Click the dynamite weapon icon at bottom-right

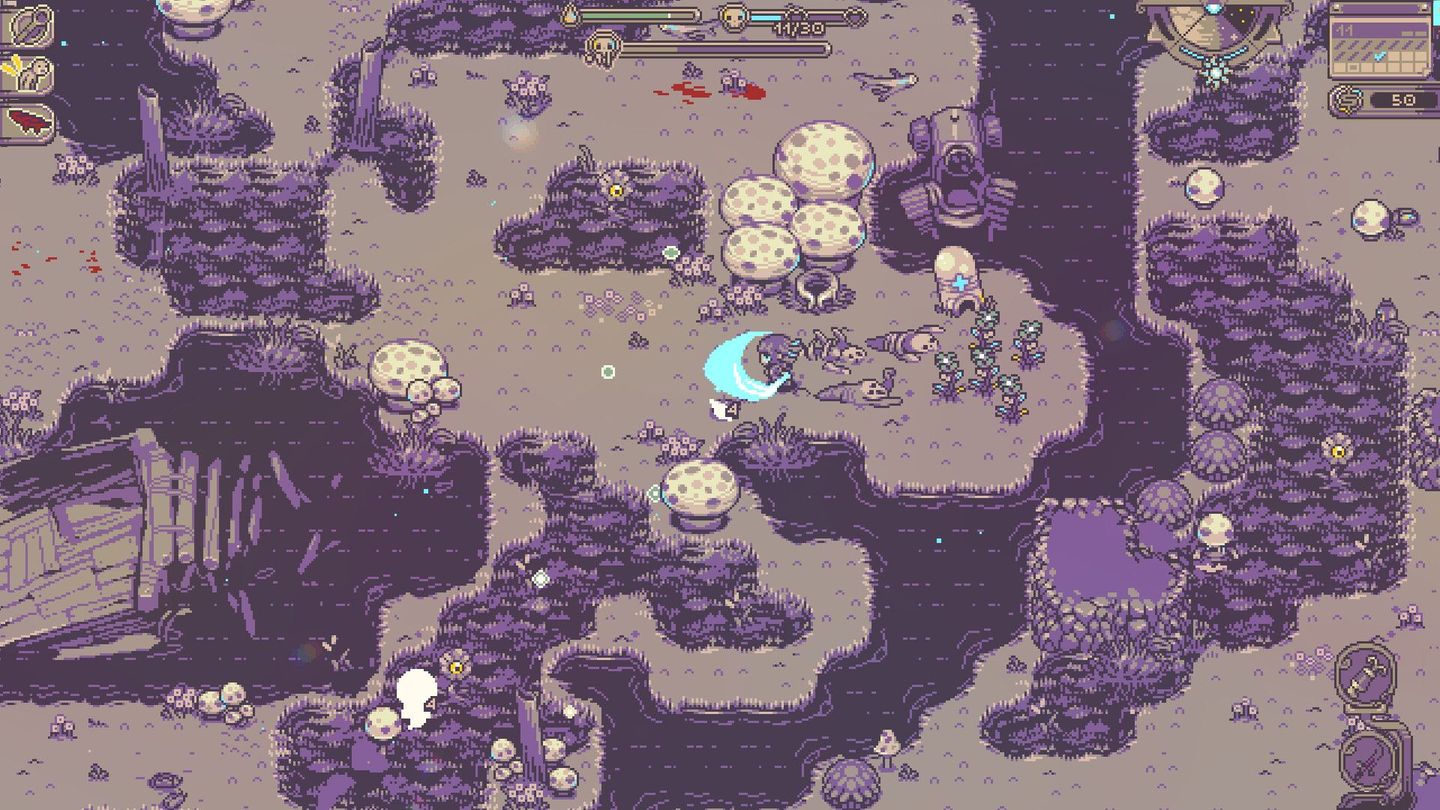tap(1367, 675)
